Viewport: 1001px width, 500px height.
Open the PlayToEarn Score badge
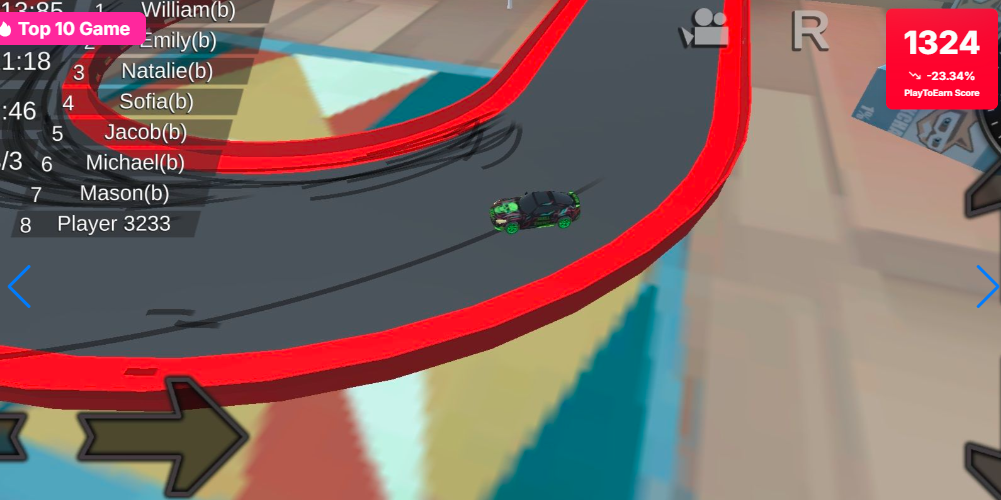click(941, 59)
